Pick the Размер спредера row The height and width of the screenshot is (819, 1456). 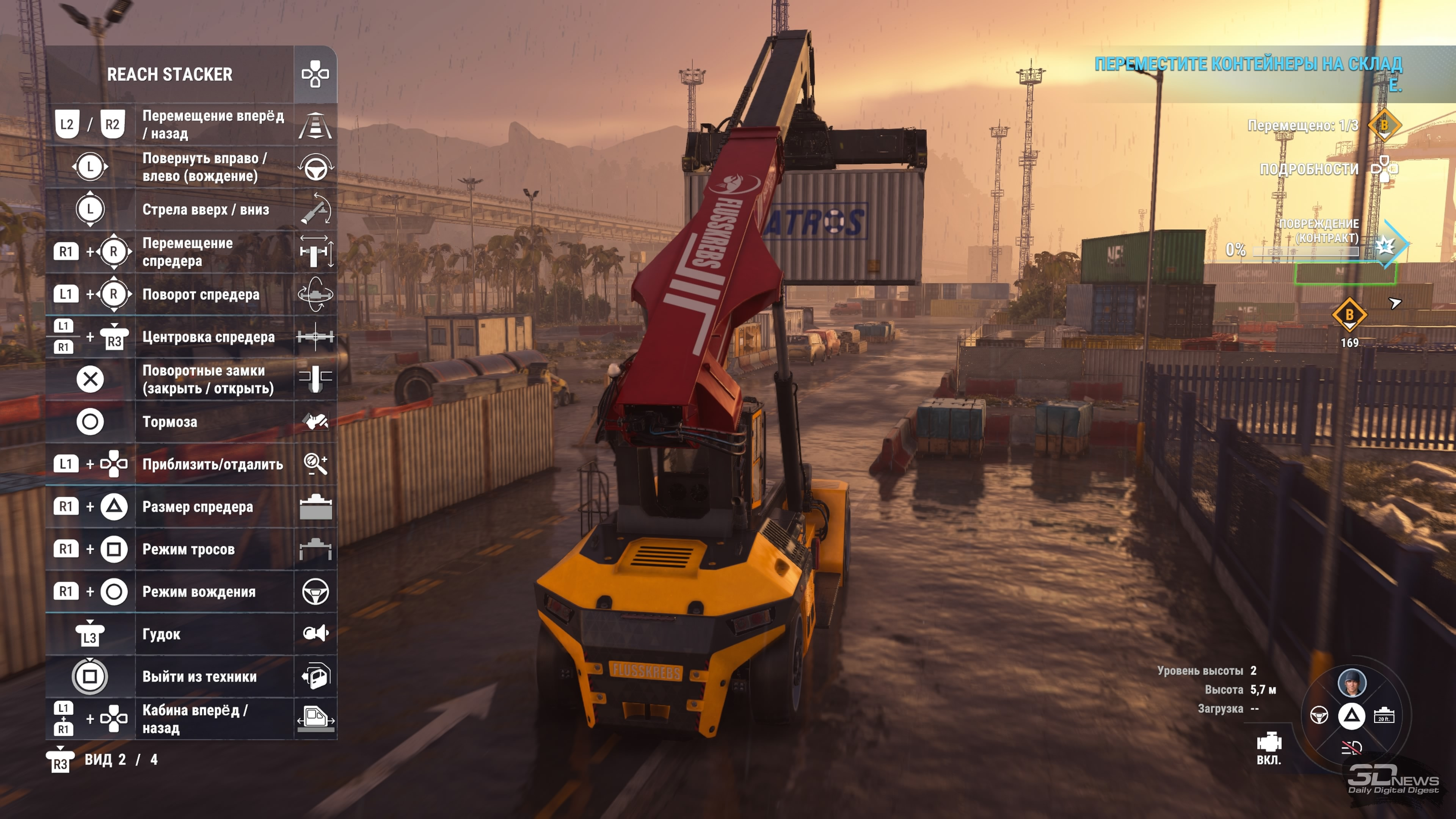[x=197, y=507]
